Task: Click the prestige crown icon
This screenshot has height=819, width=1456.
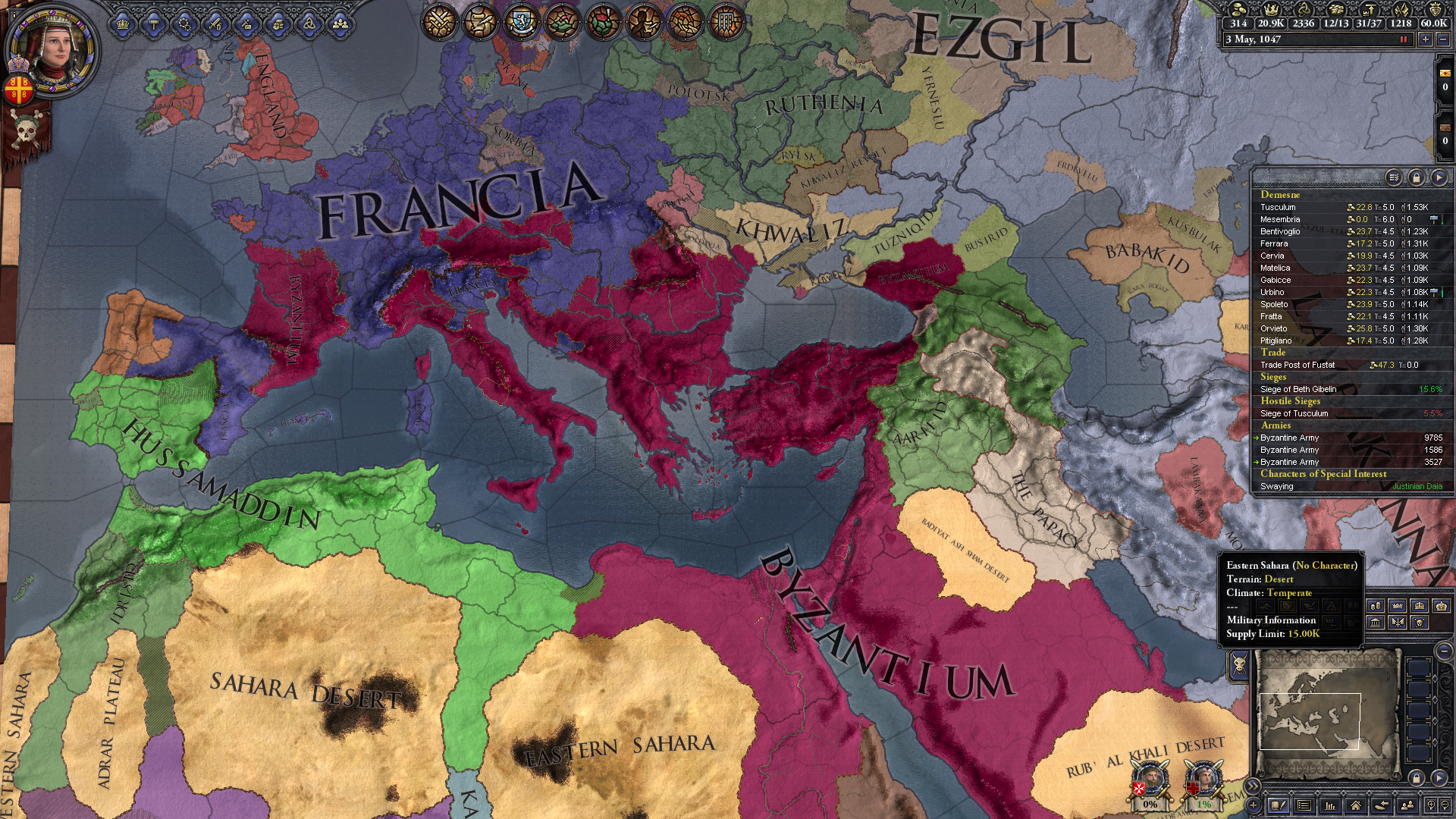Action: 1271,11
